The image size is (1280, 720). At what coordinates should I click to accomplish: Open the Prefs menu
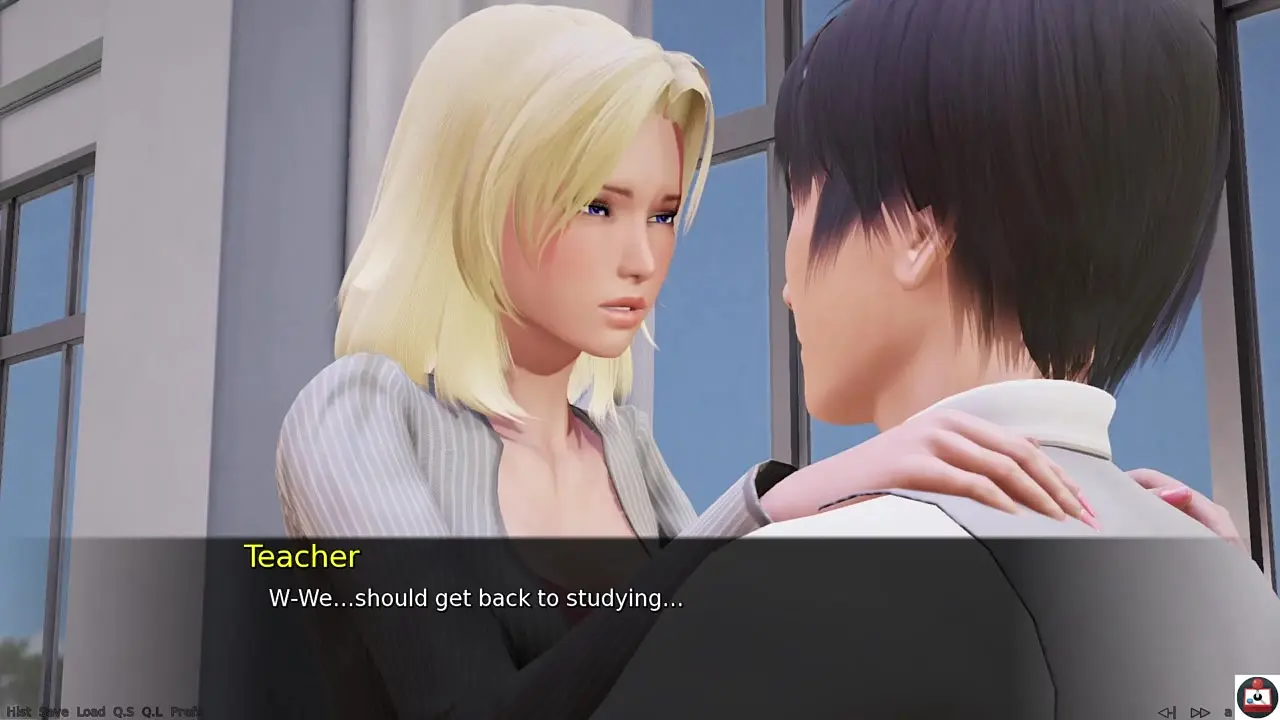(185, 711)
